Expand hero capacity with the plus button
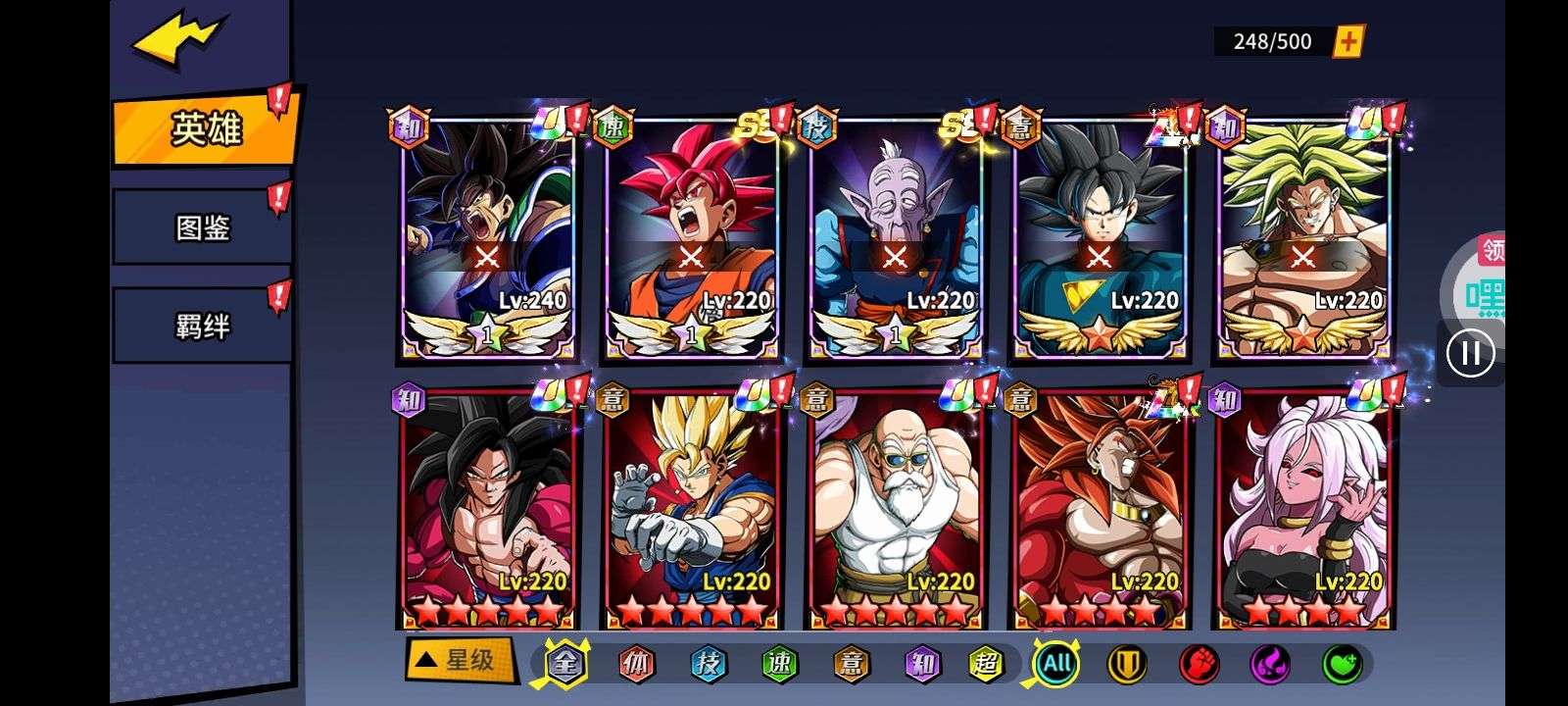The width and height of the screenshot is (1568, 706). [x=1348, y=41]
